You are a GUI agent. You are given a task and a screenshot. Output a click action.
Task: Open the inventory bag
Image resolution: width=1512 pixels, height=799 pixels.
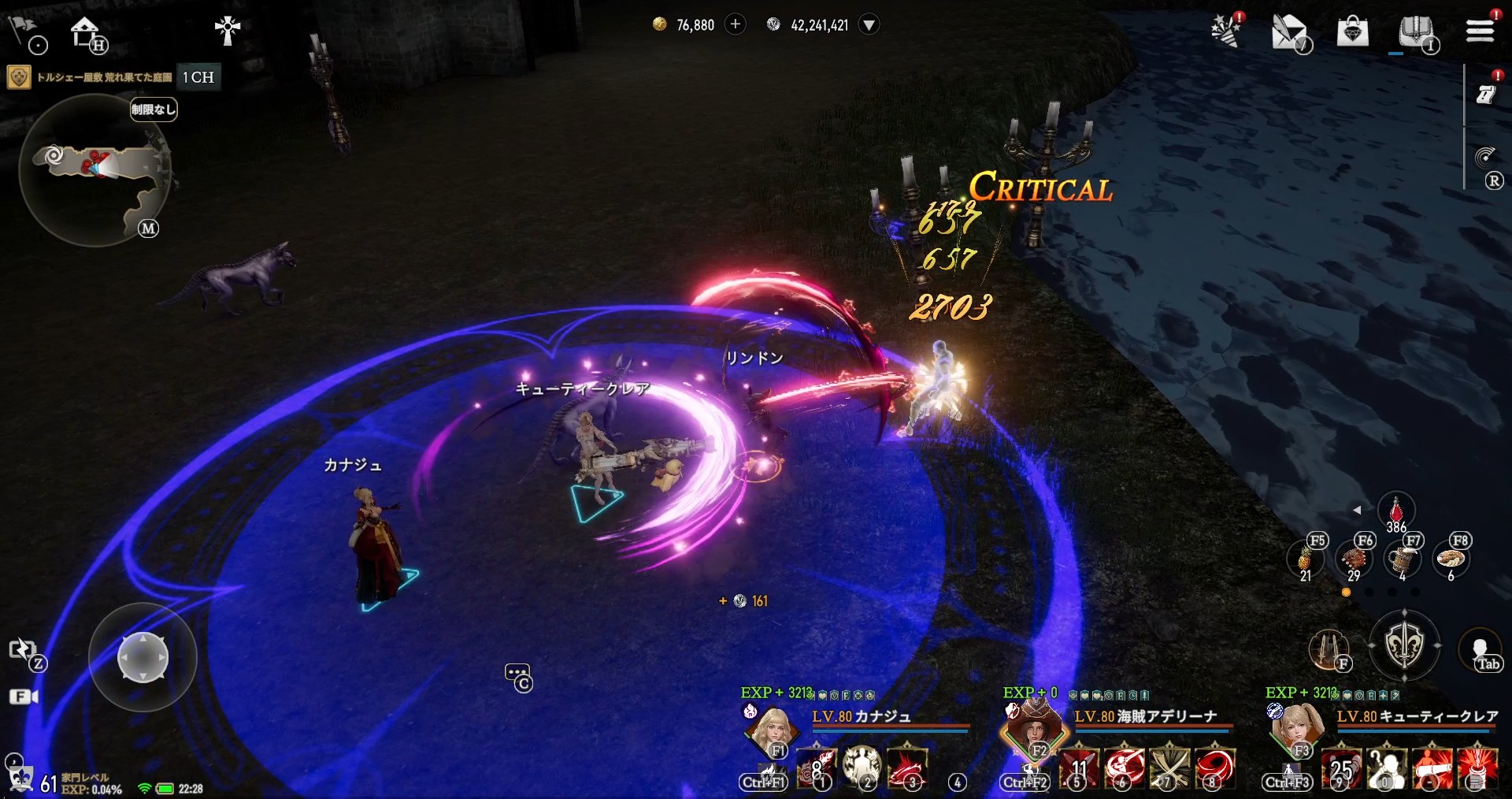[x=1415, y=32]
